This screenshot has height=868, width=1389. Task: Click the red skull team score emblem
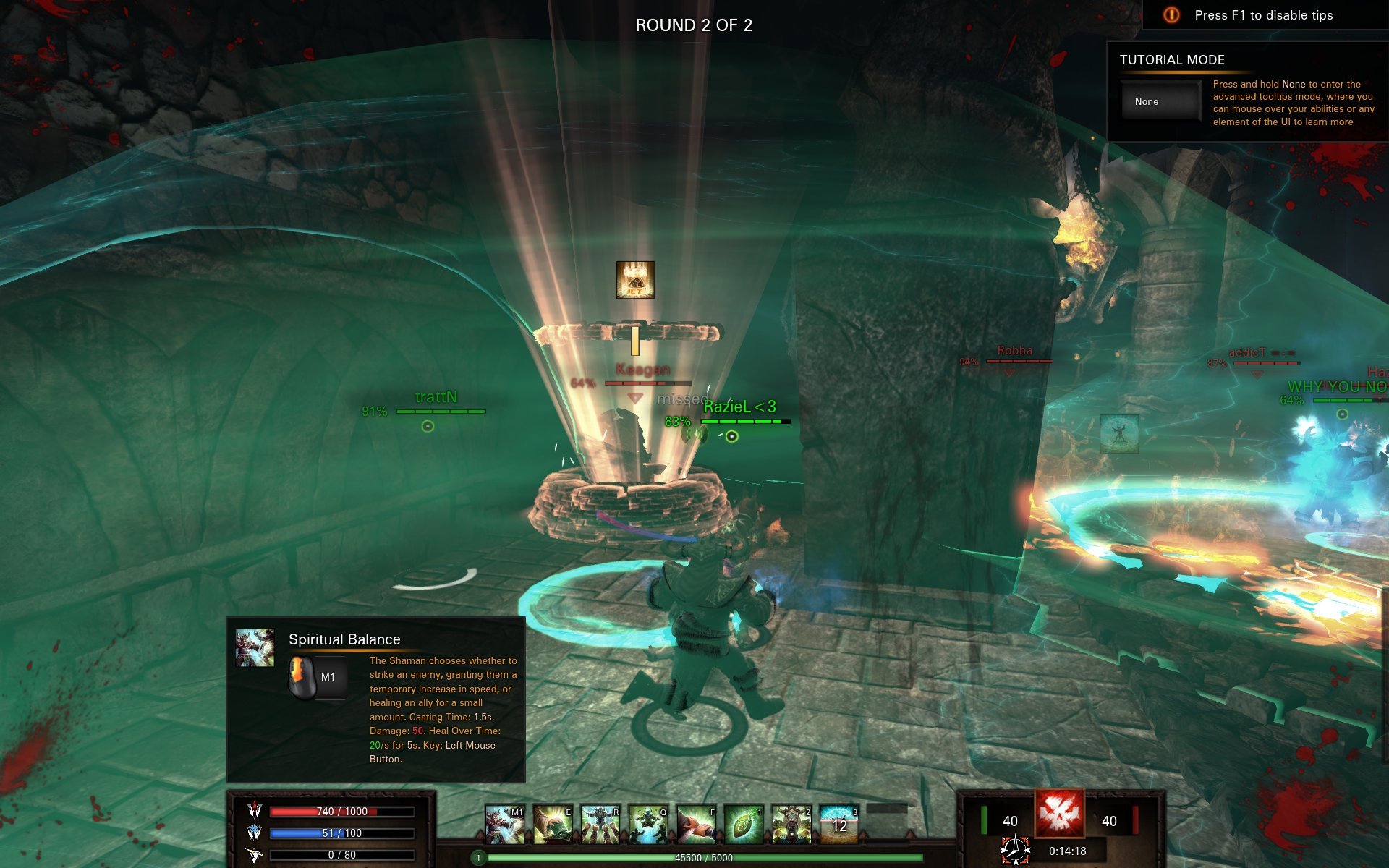point(1059,813)
